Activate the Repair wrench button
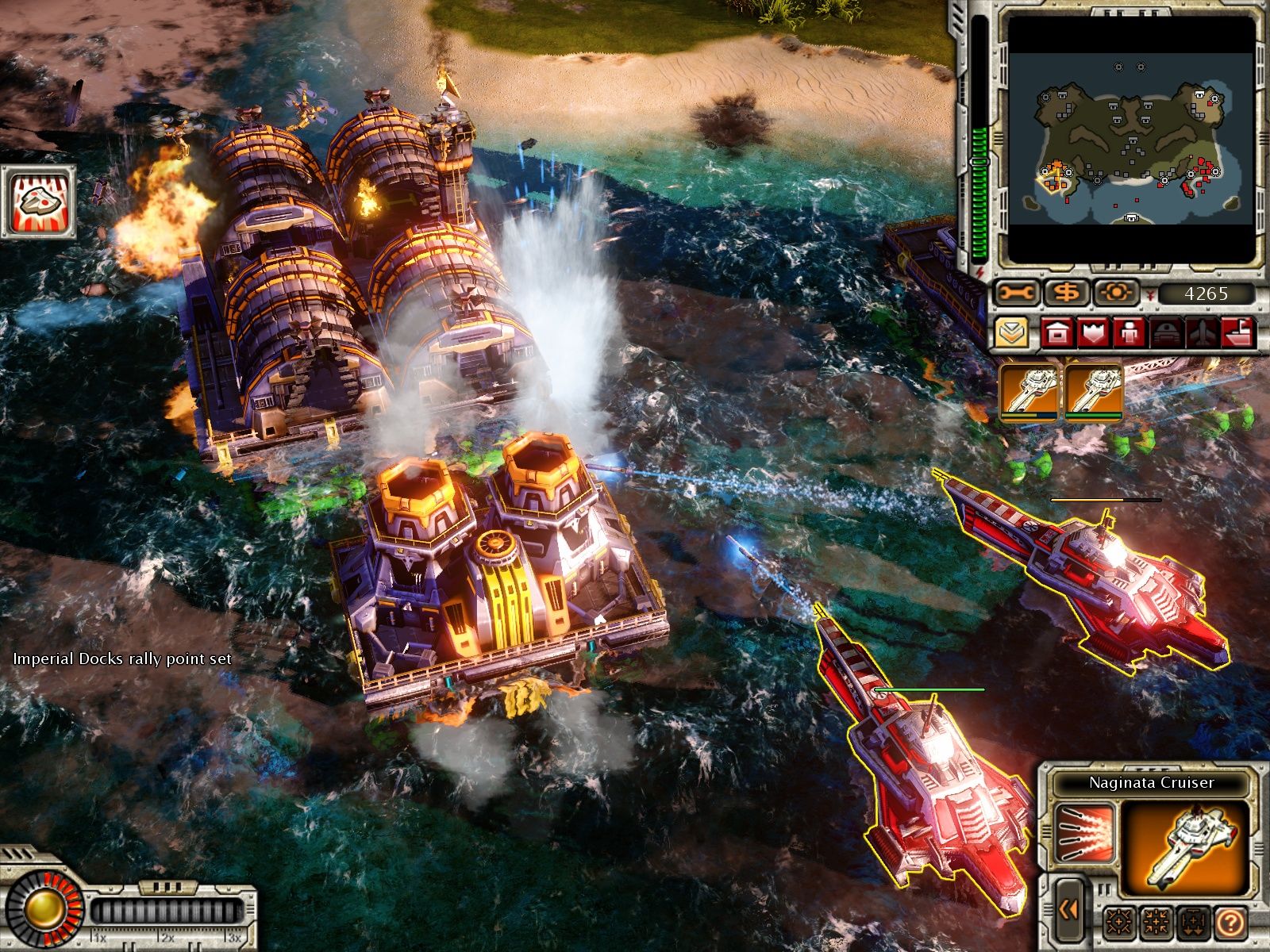Screen dimensions: 1270x952 click(1018, 294)
